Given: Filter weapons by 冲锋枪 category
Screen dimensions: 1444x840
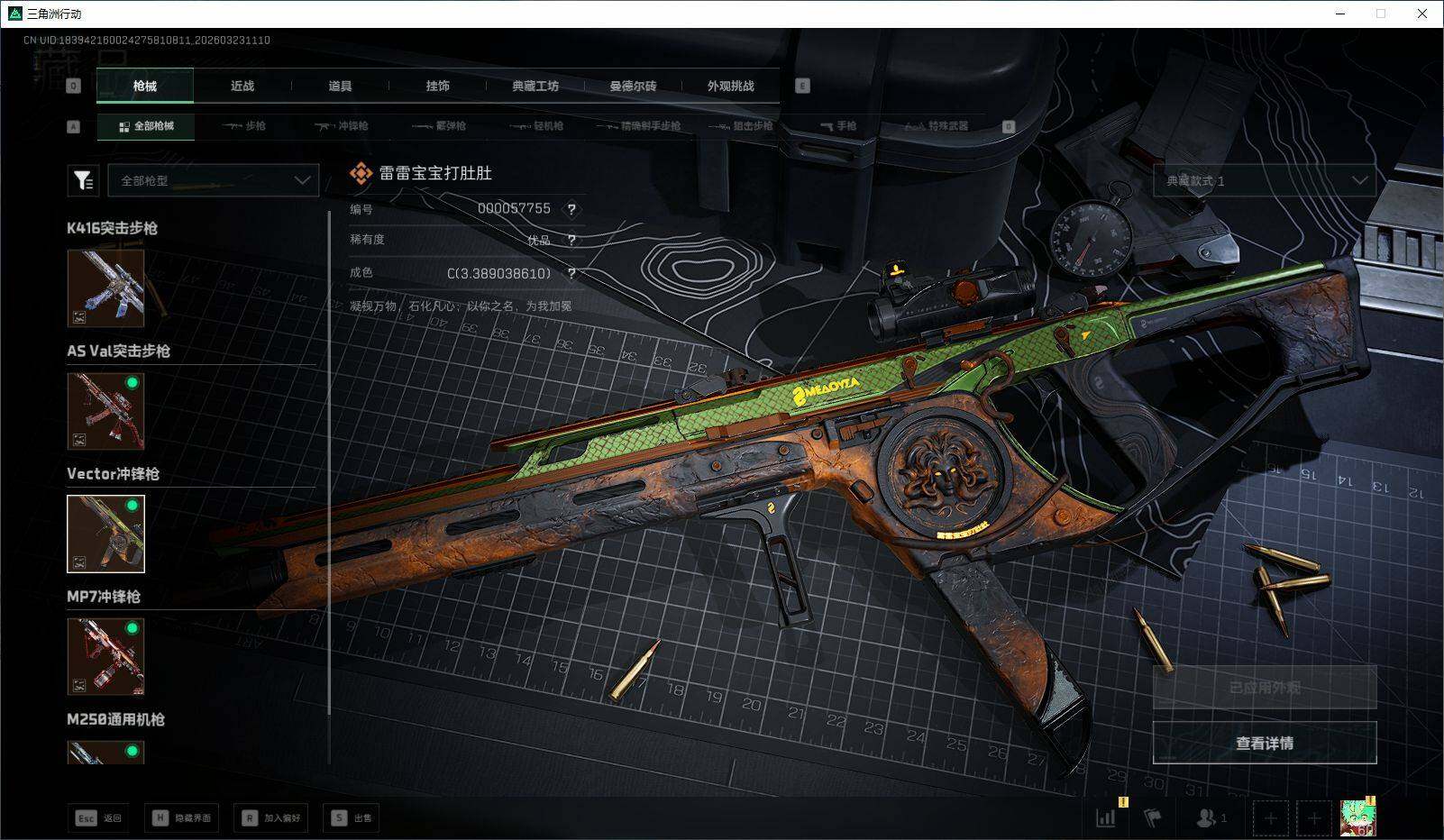Looking at the screenshot, I should pos(342,126).
